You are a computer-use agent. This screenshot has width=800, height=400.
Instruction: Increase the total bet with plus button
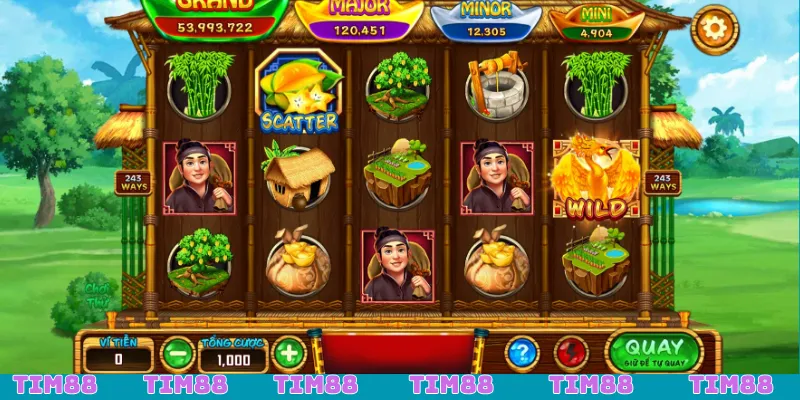(288, 353)
